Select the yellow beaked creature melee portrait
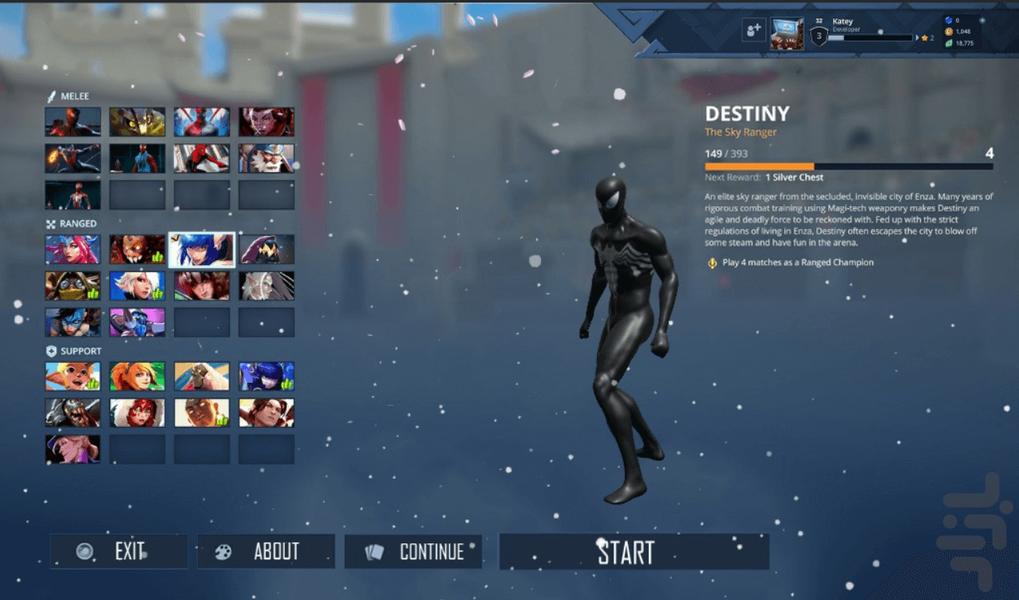The height and width of the screenshot is (600, 1019). [x=137, y=122]
